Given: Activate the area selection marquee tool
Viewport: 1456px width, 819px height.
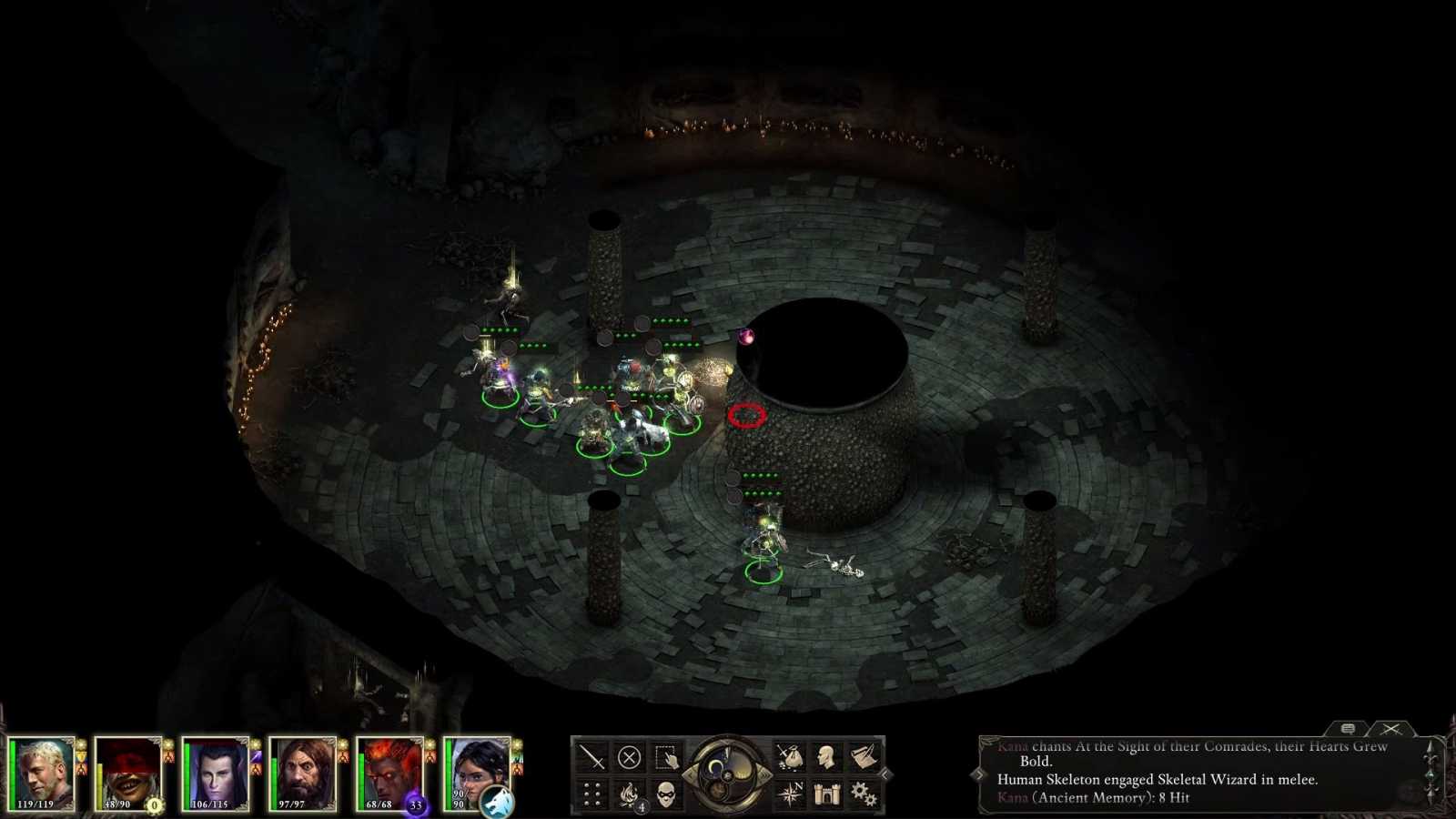Looking at the screenshot, I should (x=666, y=756).
